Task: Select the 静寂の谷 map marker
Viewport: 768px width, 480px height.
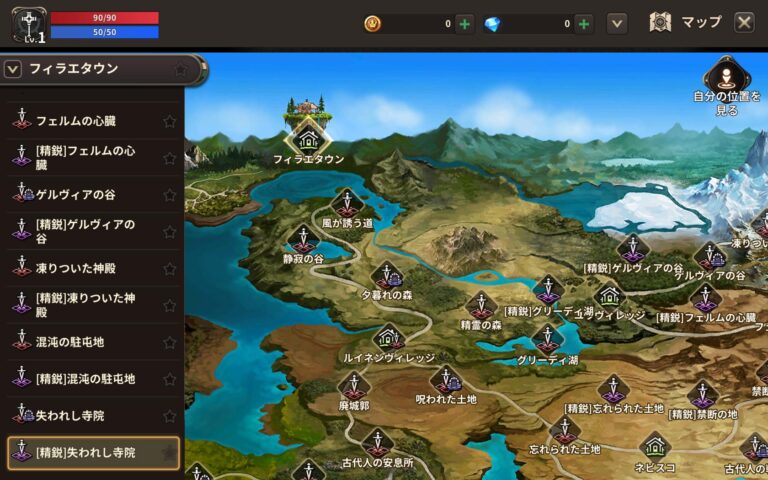Action: click(303, 240)
